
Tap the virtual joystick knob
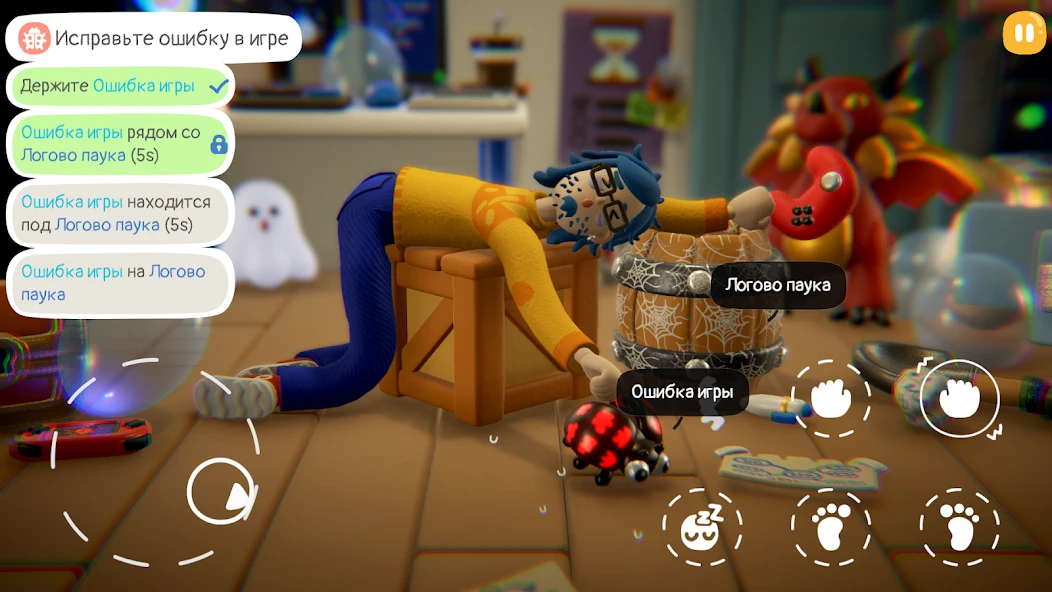point(221,491)
